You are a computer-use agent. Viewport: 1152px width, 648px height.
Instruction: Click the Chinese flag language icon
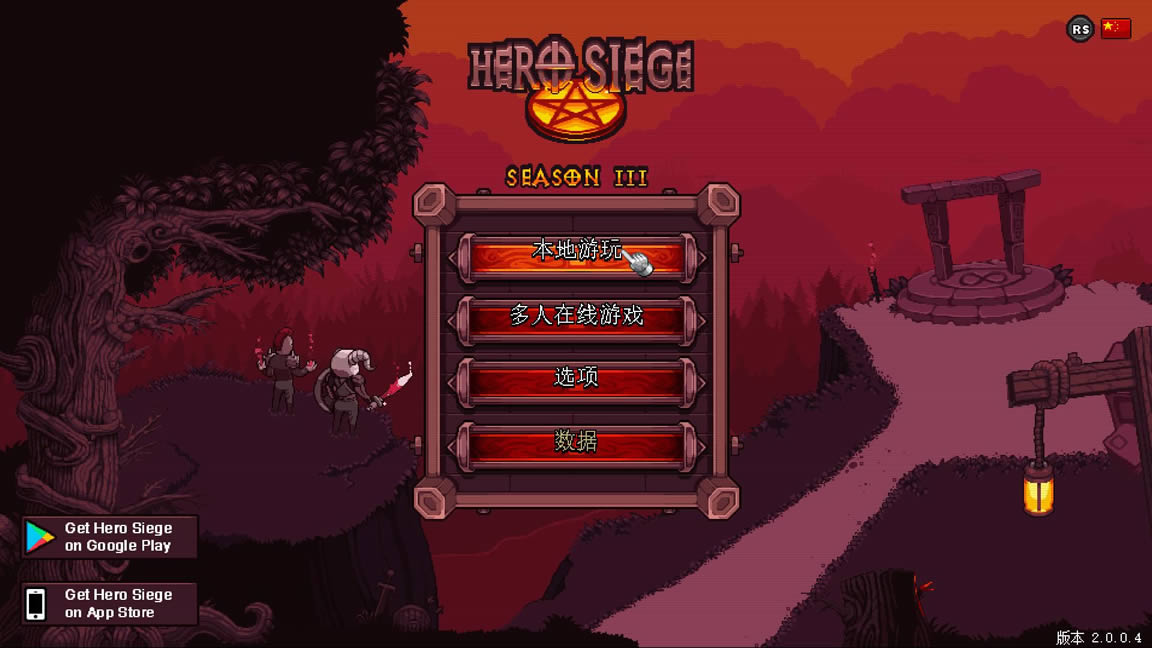click(x=1115, y=29)
